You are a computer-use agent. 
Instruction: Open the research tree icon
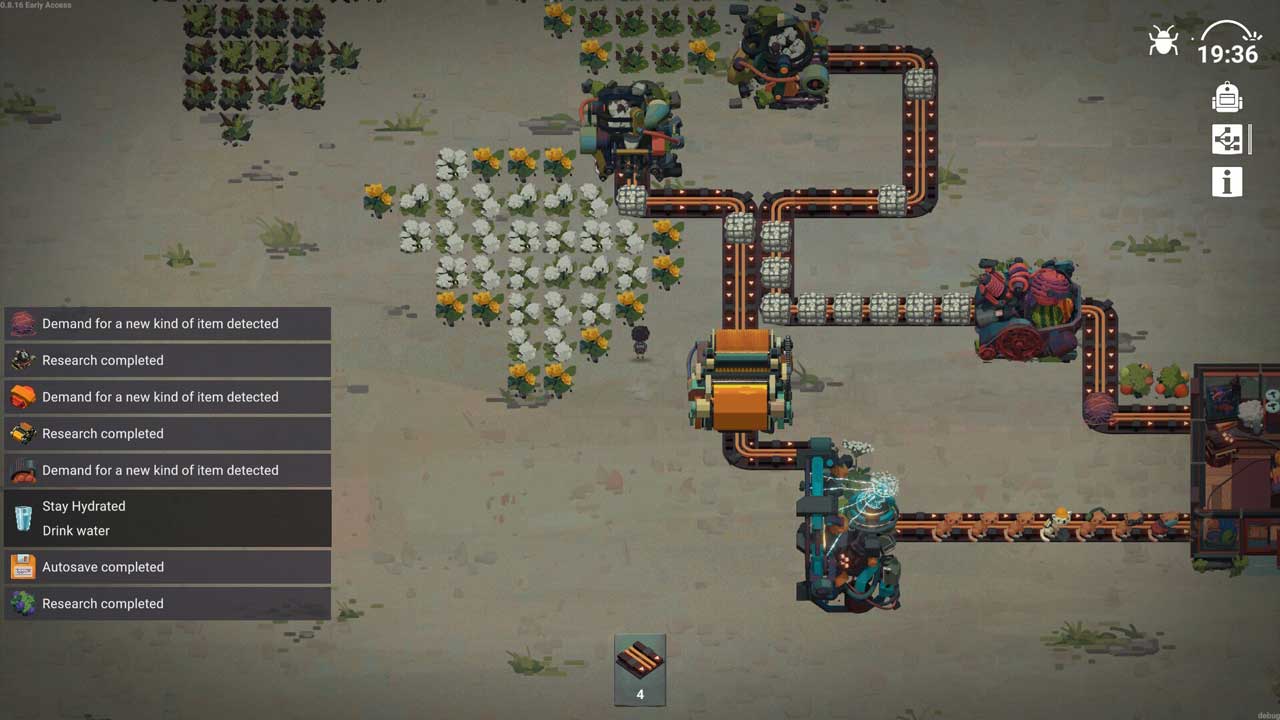tap(1227, 139)
